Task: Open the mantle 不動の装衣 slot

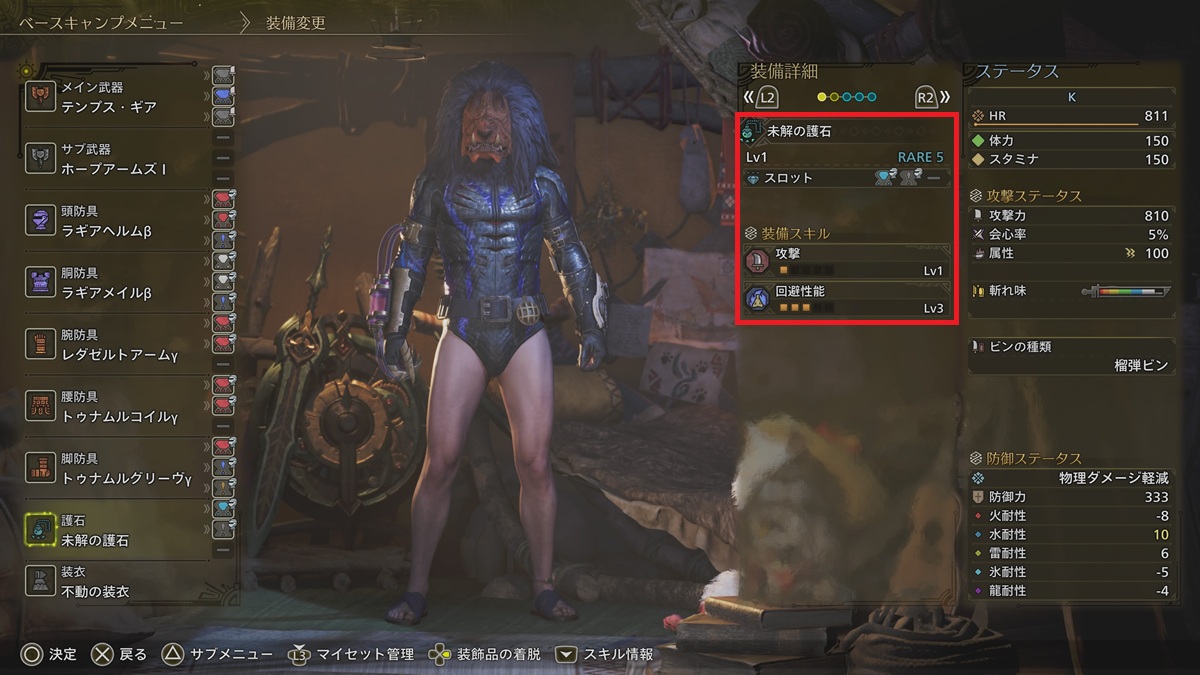Action: [118, 583]
